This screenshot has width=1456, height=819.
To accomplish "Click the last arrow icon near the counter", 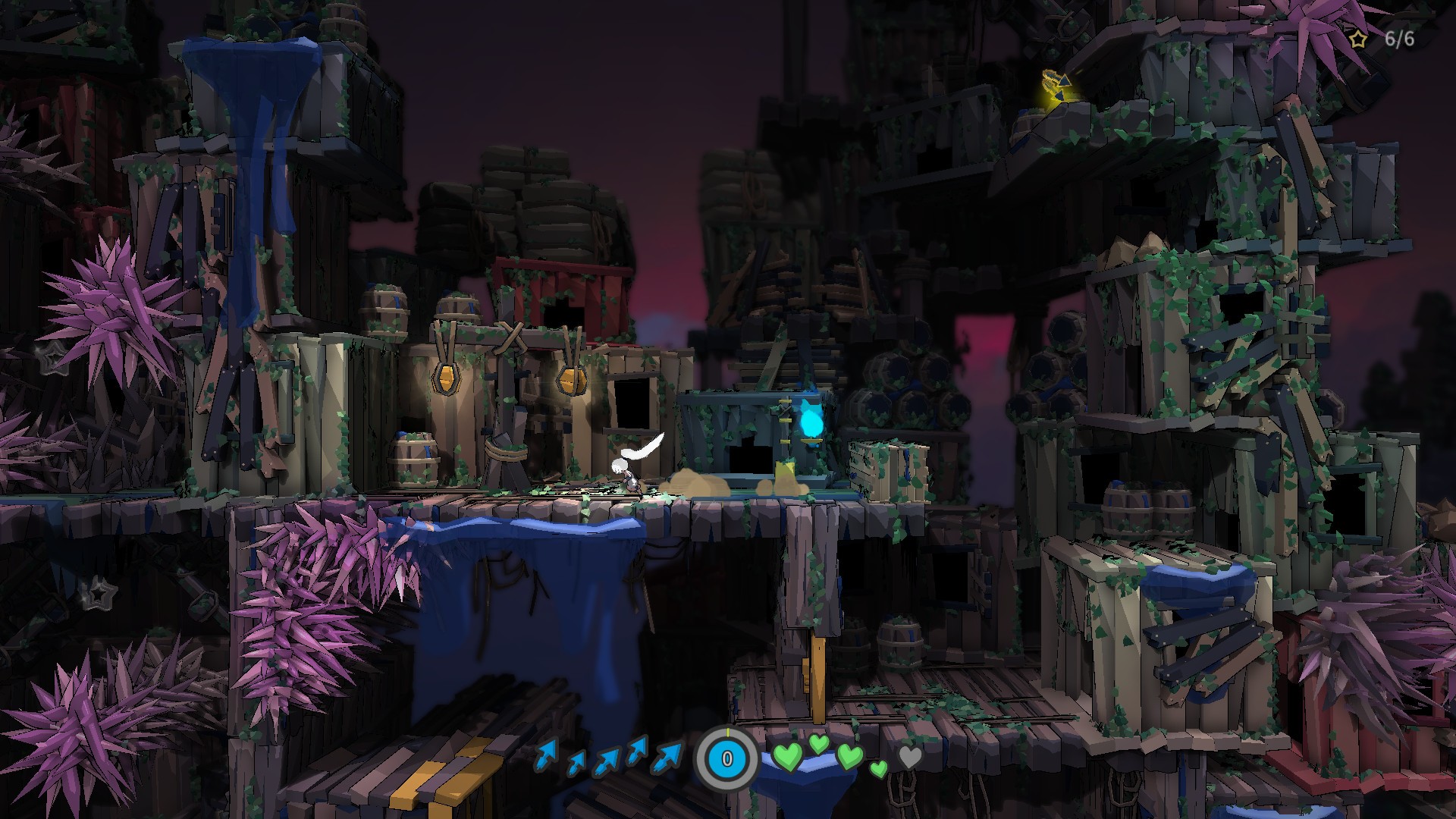I will (667, 758).
